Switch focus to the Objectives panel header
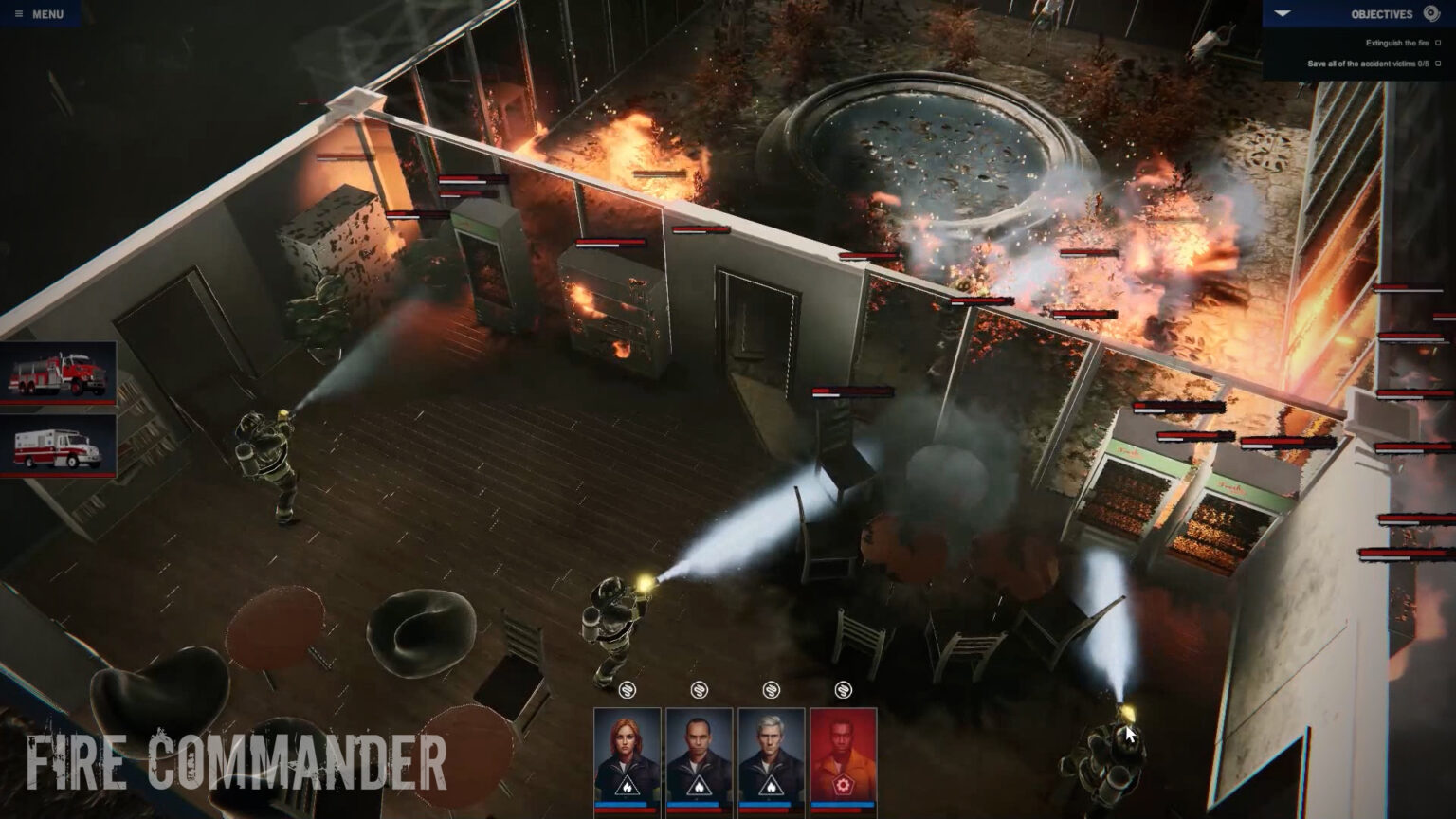This screenshot has width=1456, height=819. (x=1382, y=14)
